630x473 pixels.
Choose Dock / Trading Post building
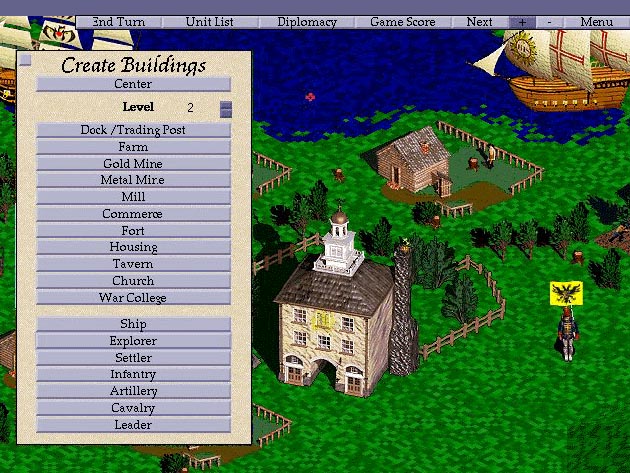(x=134, y=130)
